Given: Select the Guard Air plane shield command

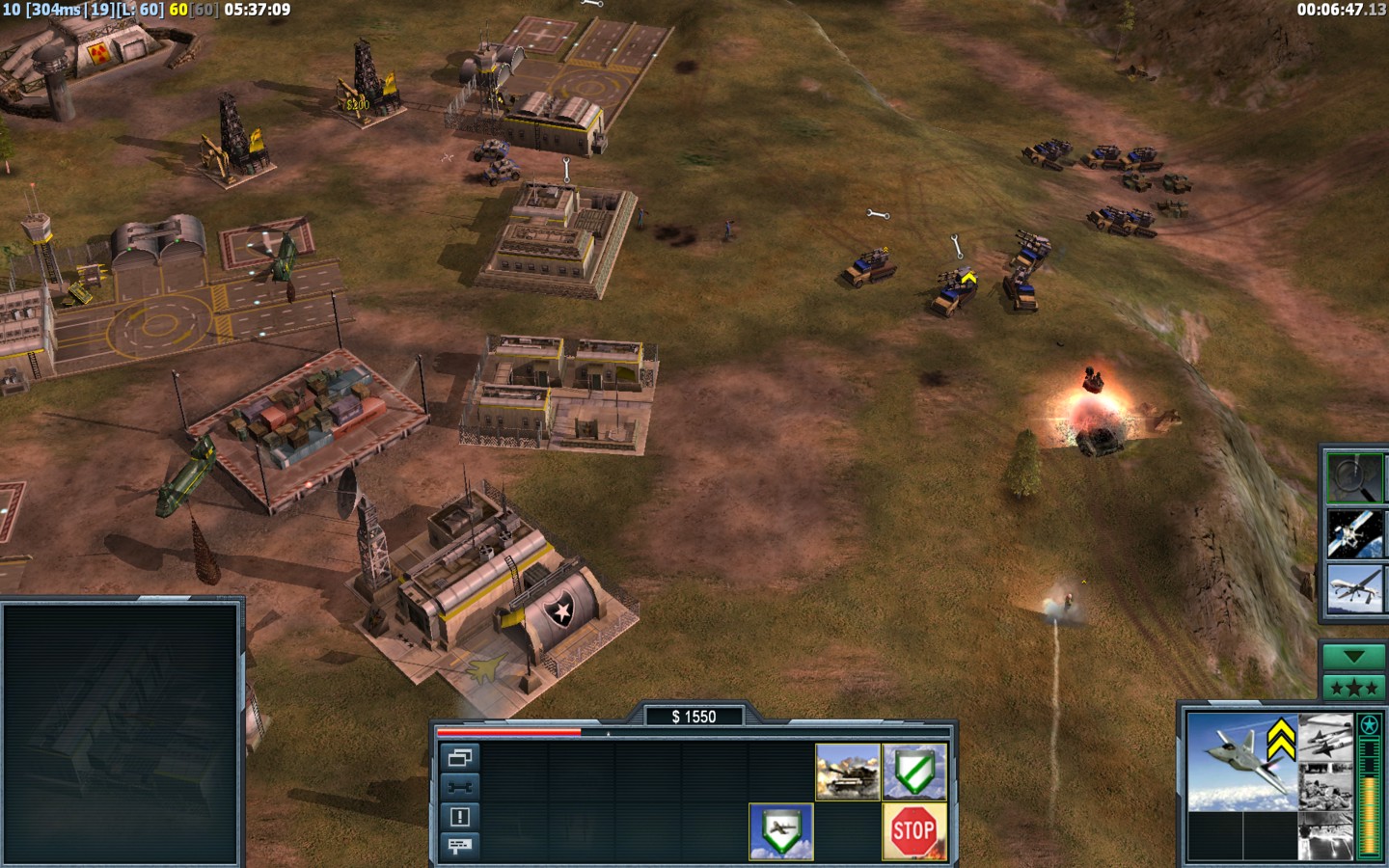Looking at the screenshot, I should (x=780, y=830).
